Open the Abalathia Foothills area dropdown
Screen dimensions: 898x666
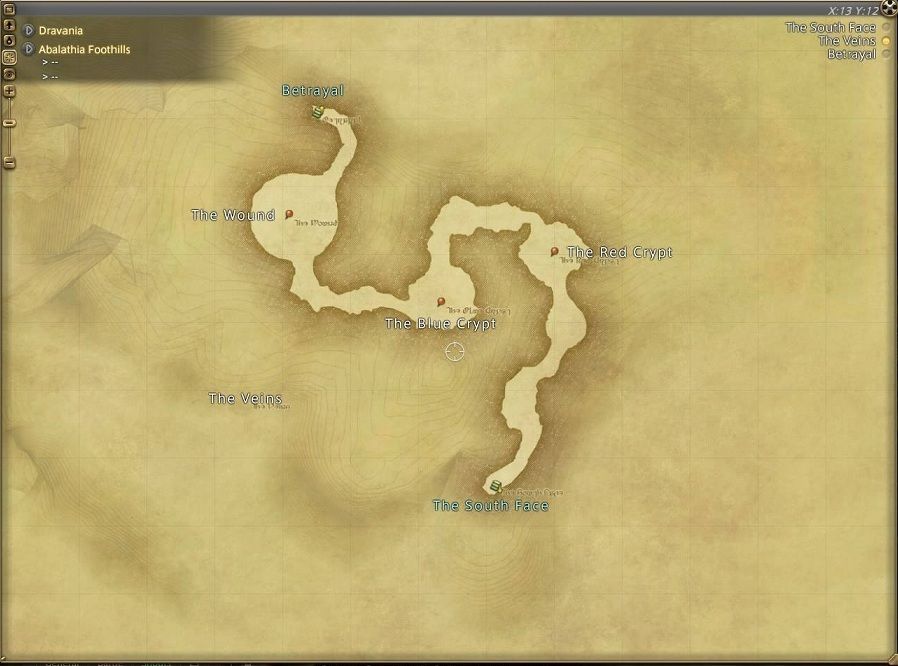[x=28, y=49]
